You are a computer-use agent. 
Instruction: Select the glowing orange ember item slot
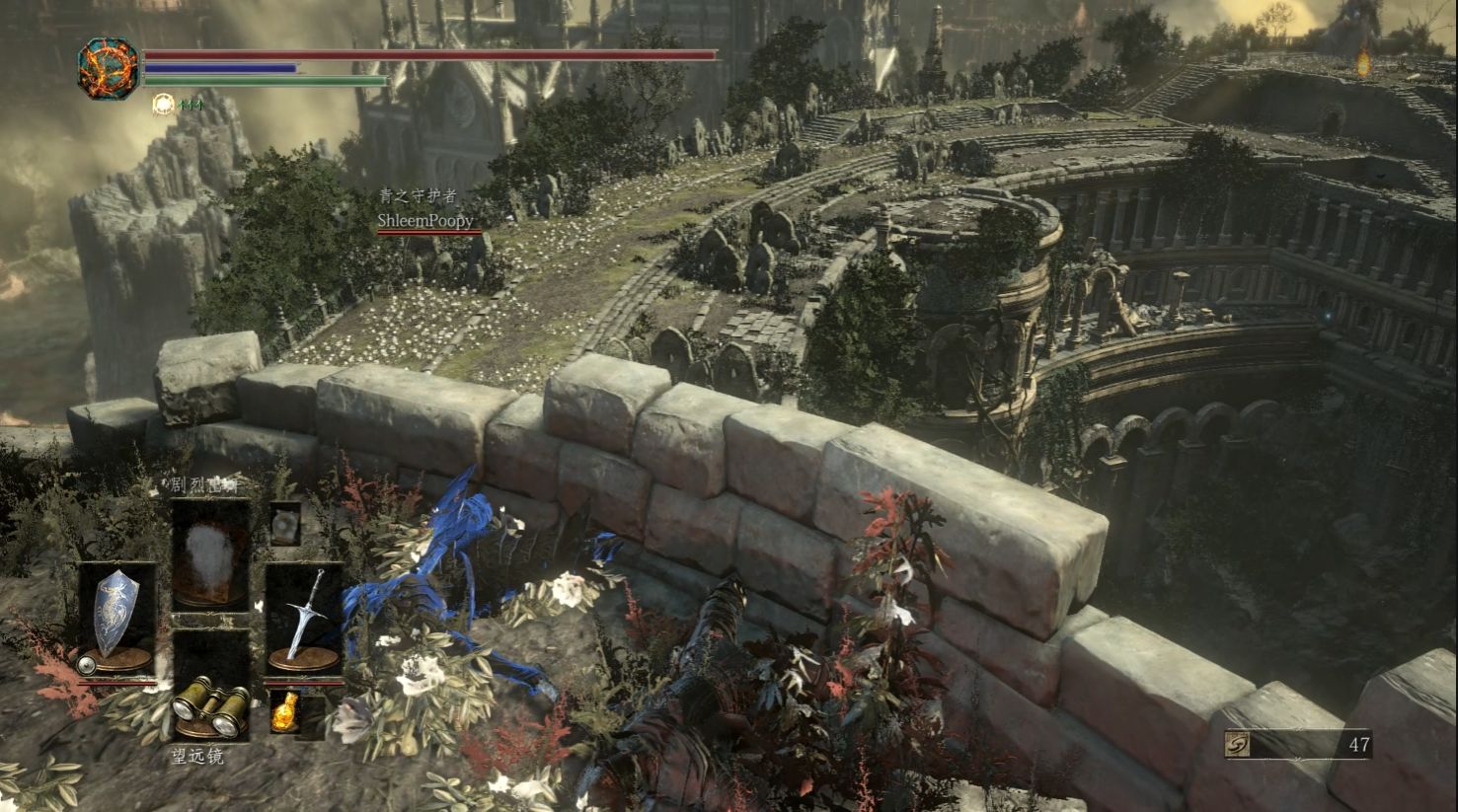pyautogui.click(x=285, y=710)
